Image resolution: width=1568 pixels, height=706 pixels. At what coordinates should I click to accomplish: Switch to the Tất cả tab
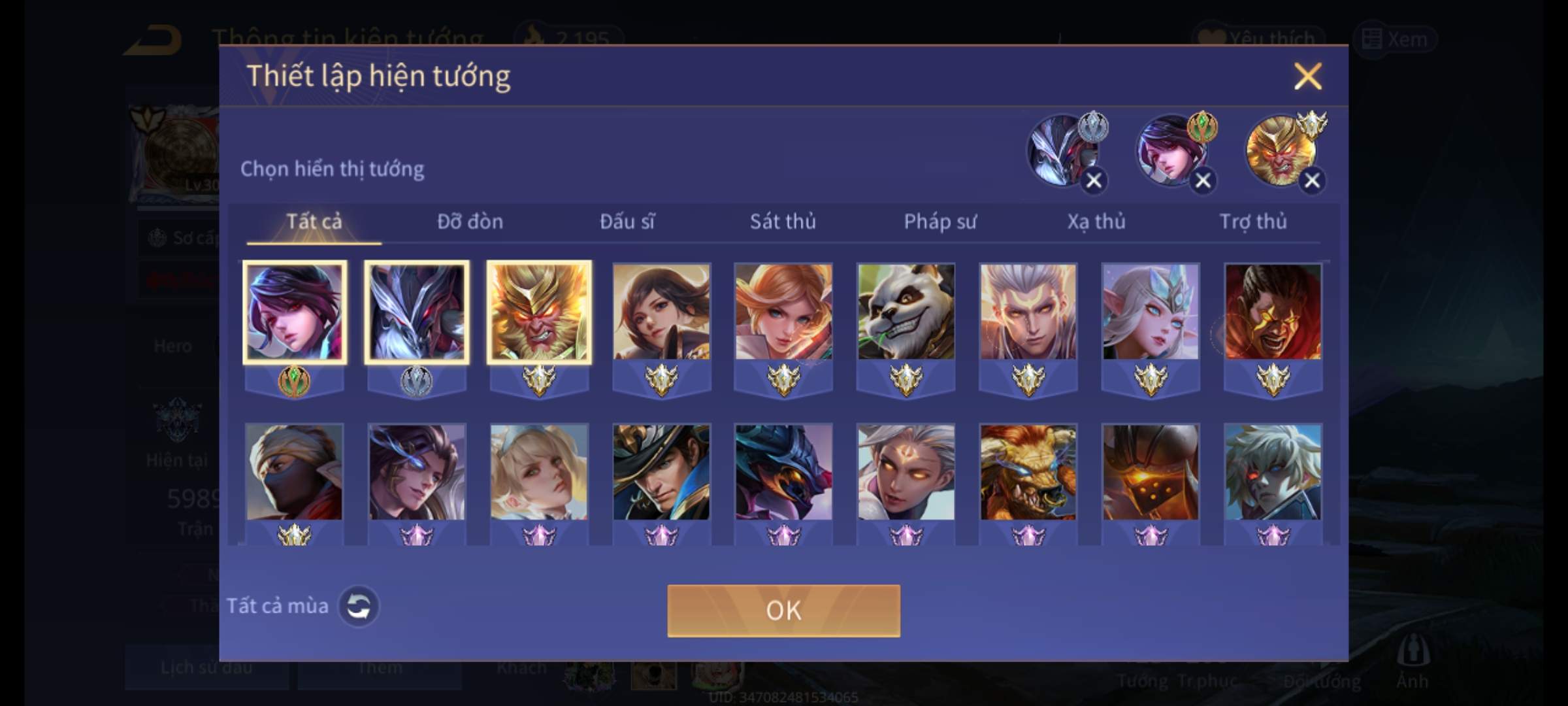click(314, 222)
